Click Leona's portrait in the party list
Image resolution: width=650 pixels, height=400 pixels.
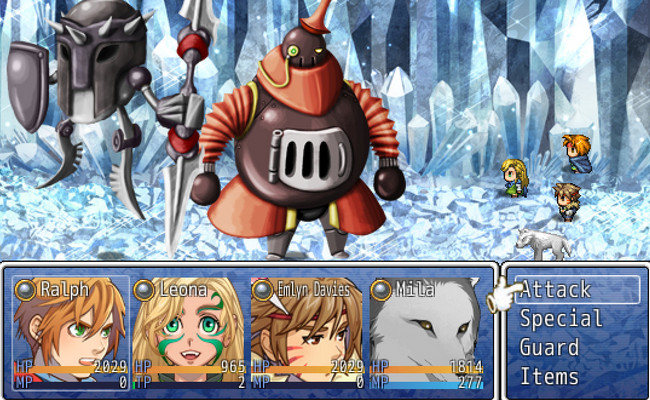pos(189,332)
